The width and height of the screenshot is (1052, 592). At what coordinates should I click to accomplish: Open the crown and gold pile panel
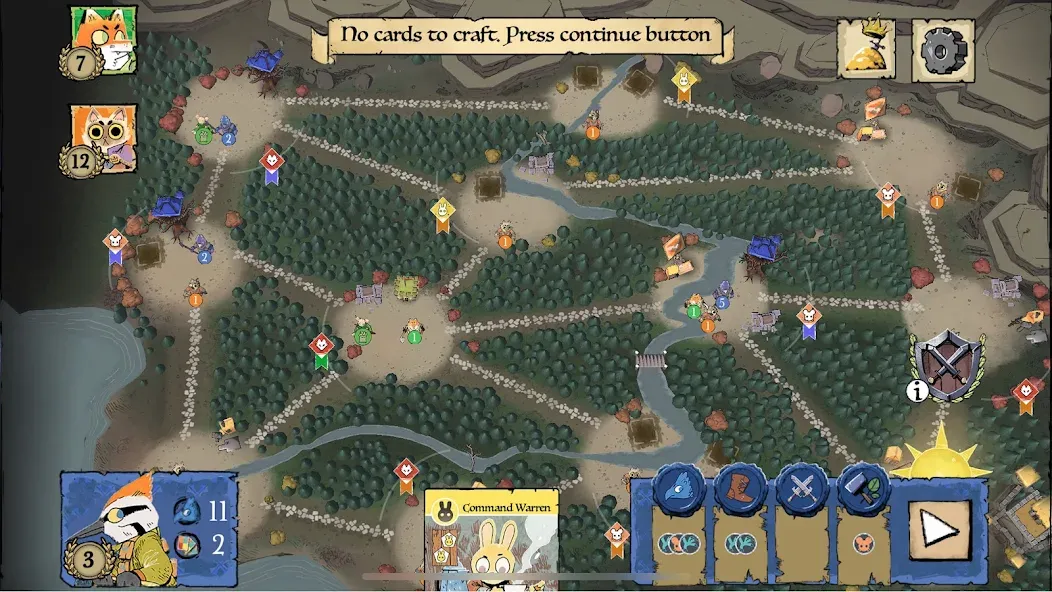point(867,48)
